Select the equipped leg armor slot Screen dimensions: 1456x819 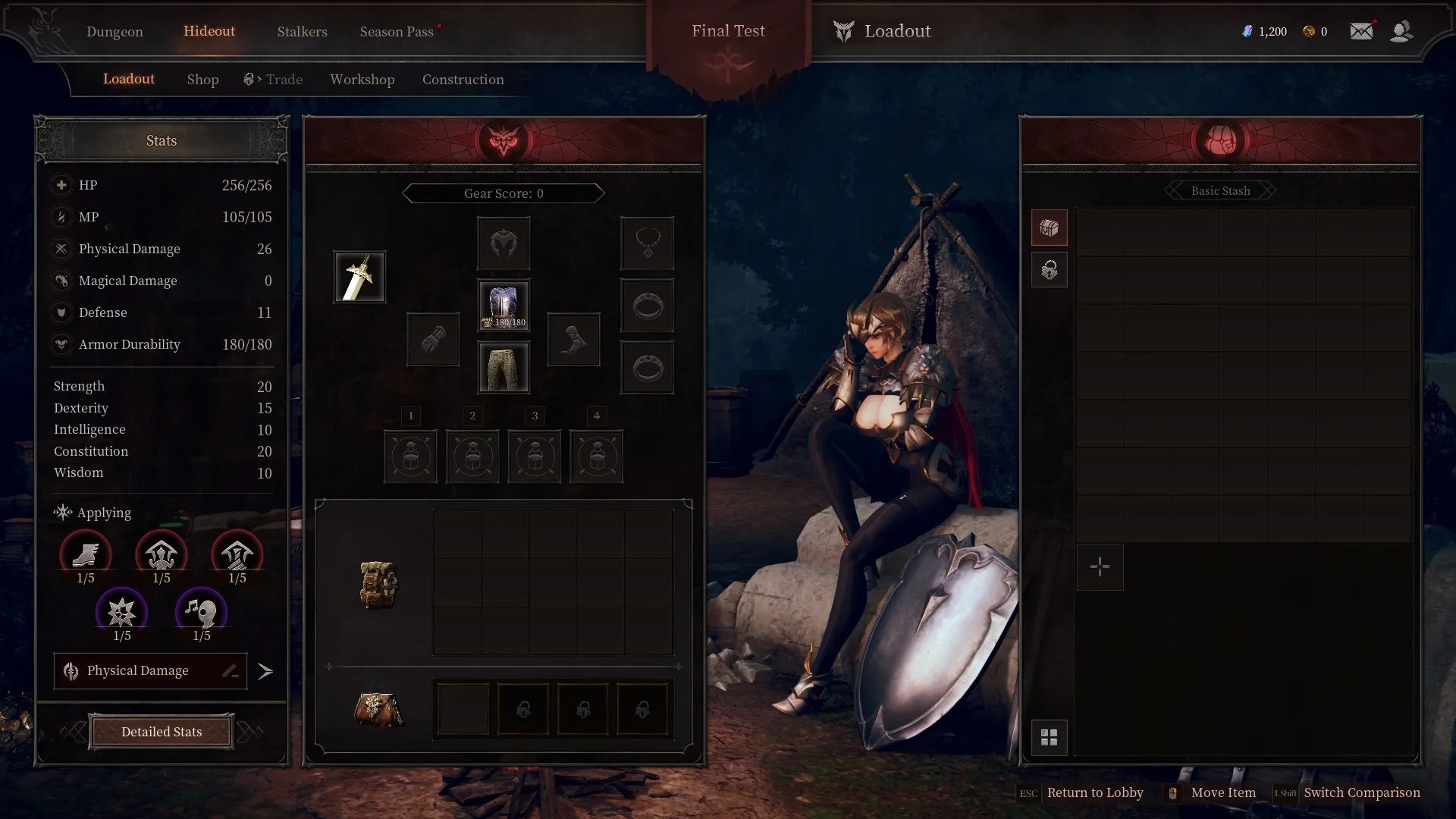pyautogui.click(x=504, y=368)
